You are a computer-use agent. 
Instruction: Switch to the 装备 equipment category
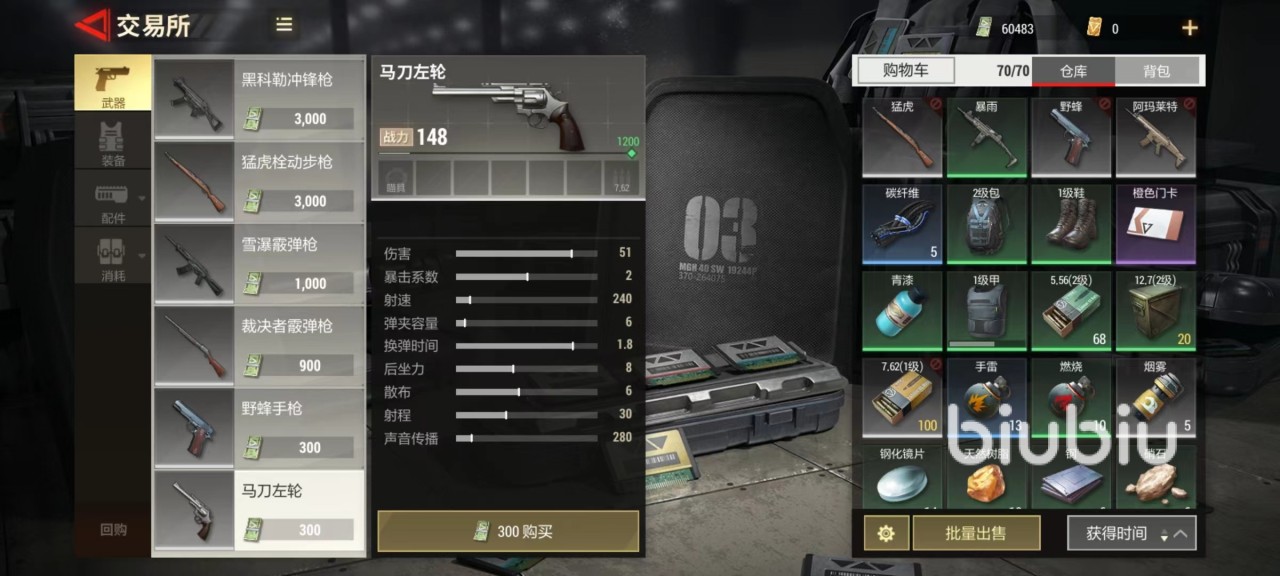[113, 144]
